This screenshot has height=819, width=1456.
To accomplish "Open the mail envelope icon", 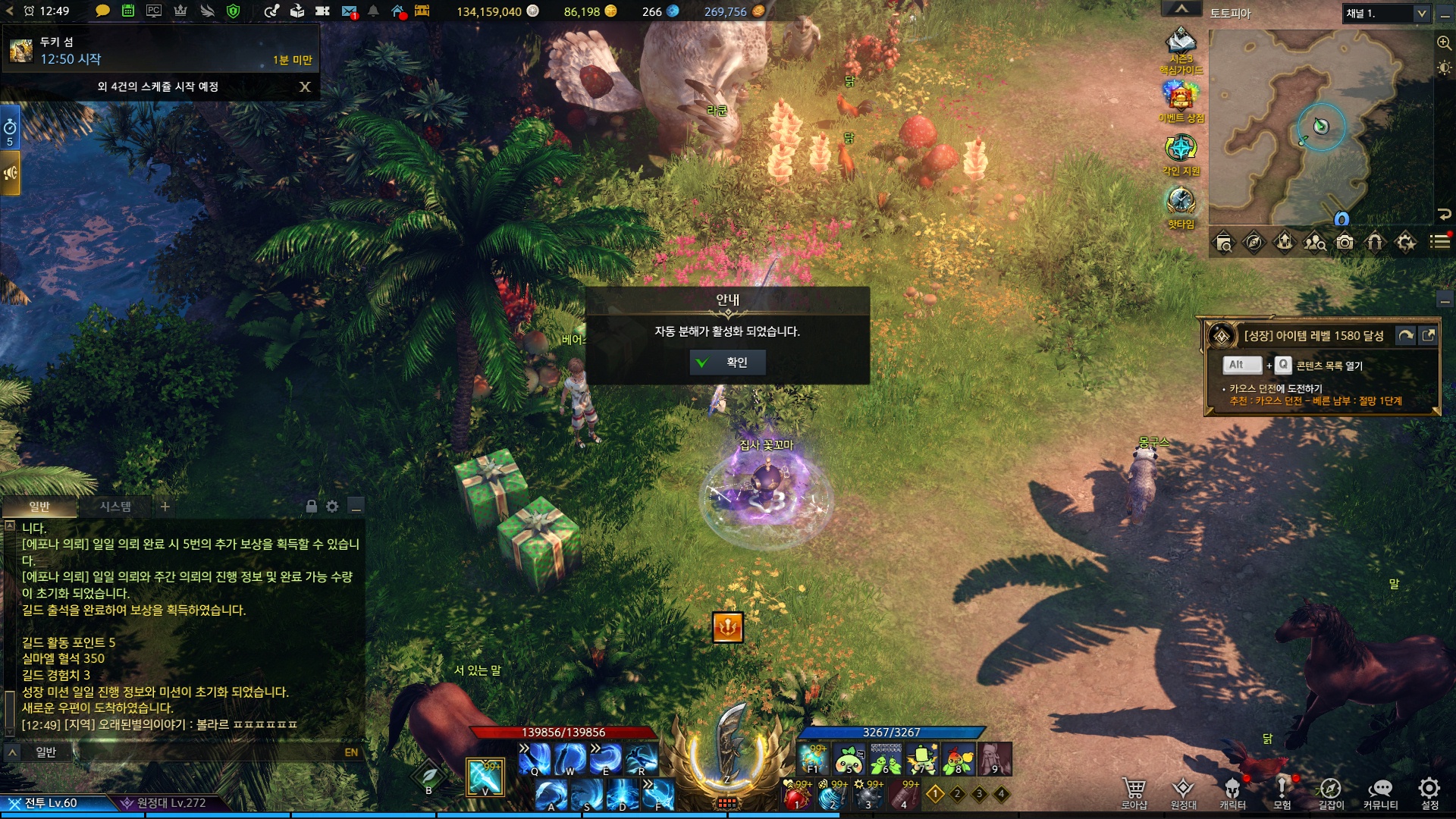I will [x=349, y=11].
